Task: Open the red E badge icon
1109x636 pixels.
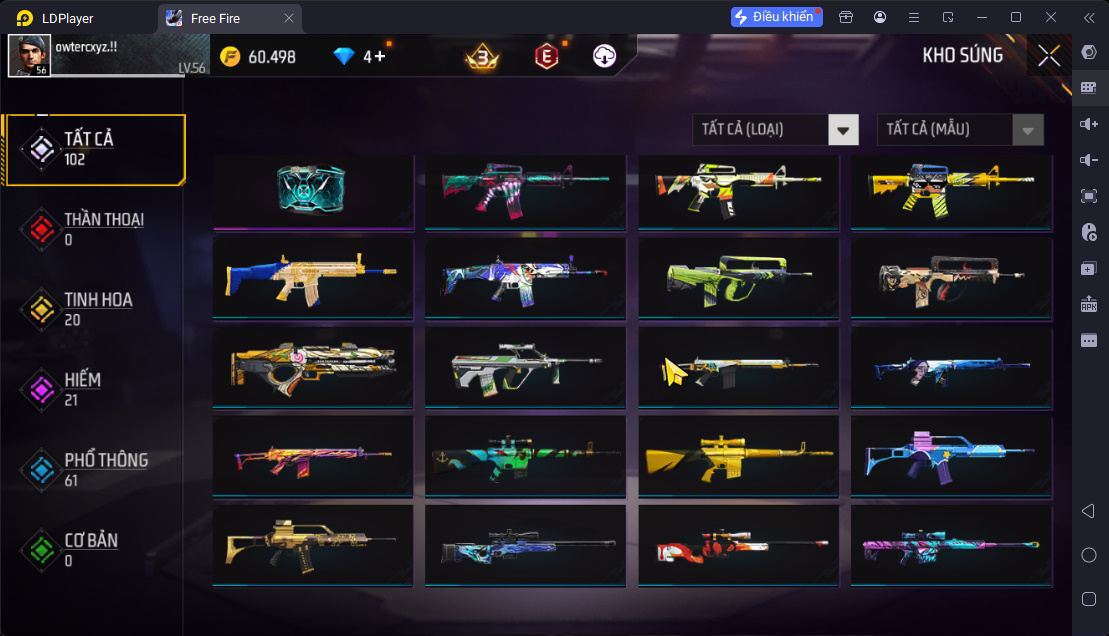Action: 546,57
